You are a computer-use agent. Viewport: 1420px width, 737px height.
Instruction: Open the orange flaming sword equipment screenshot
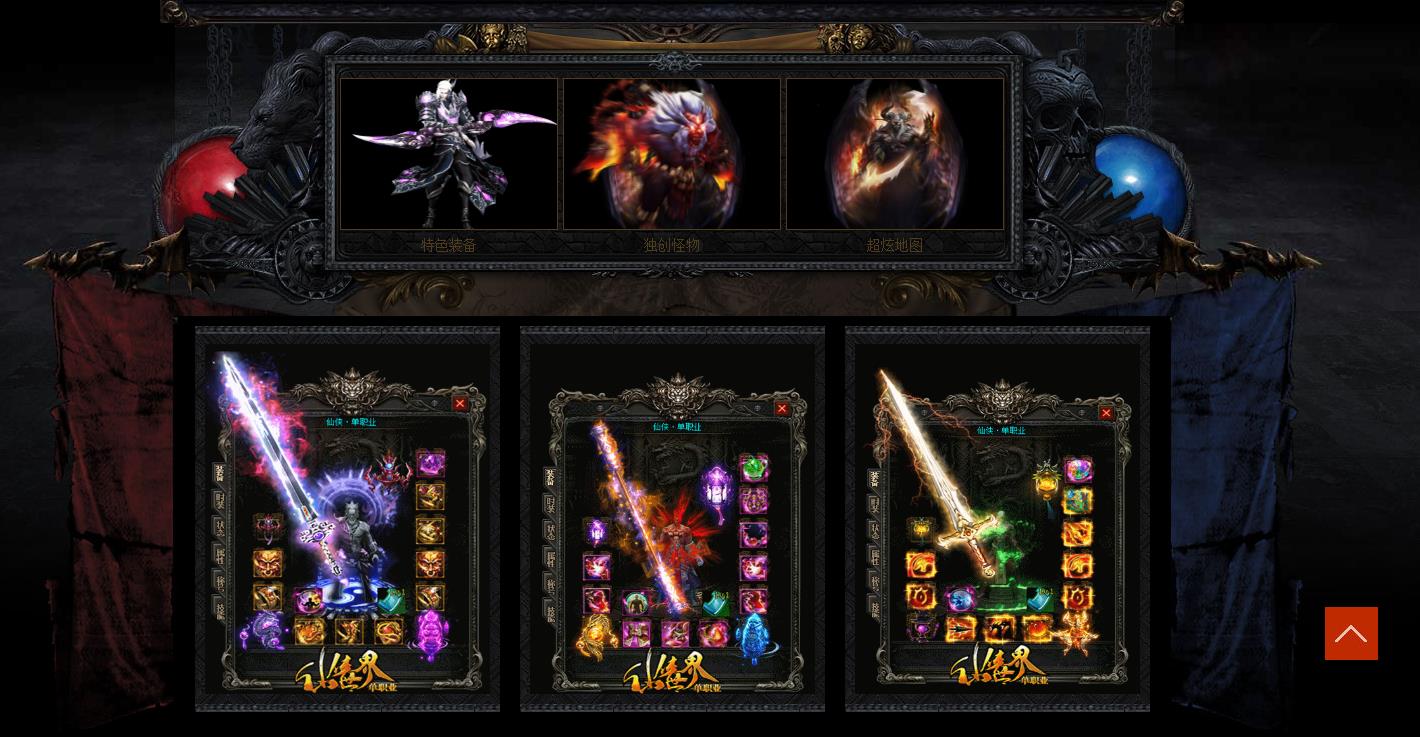pos(672,518)
